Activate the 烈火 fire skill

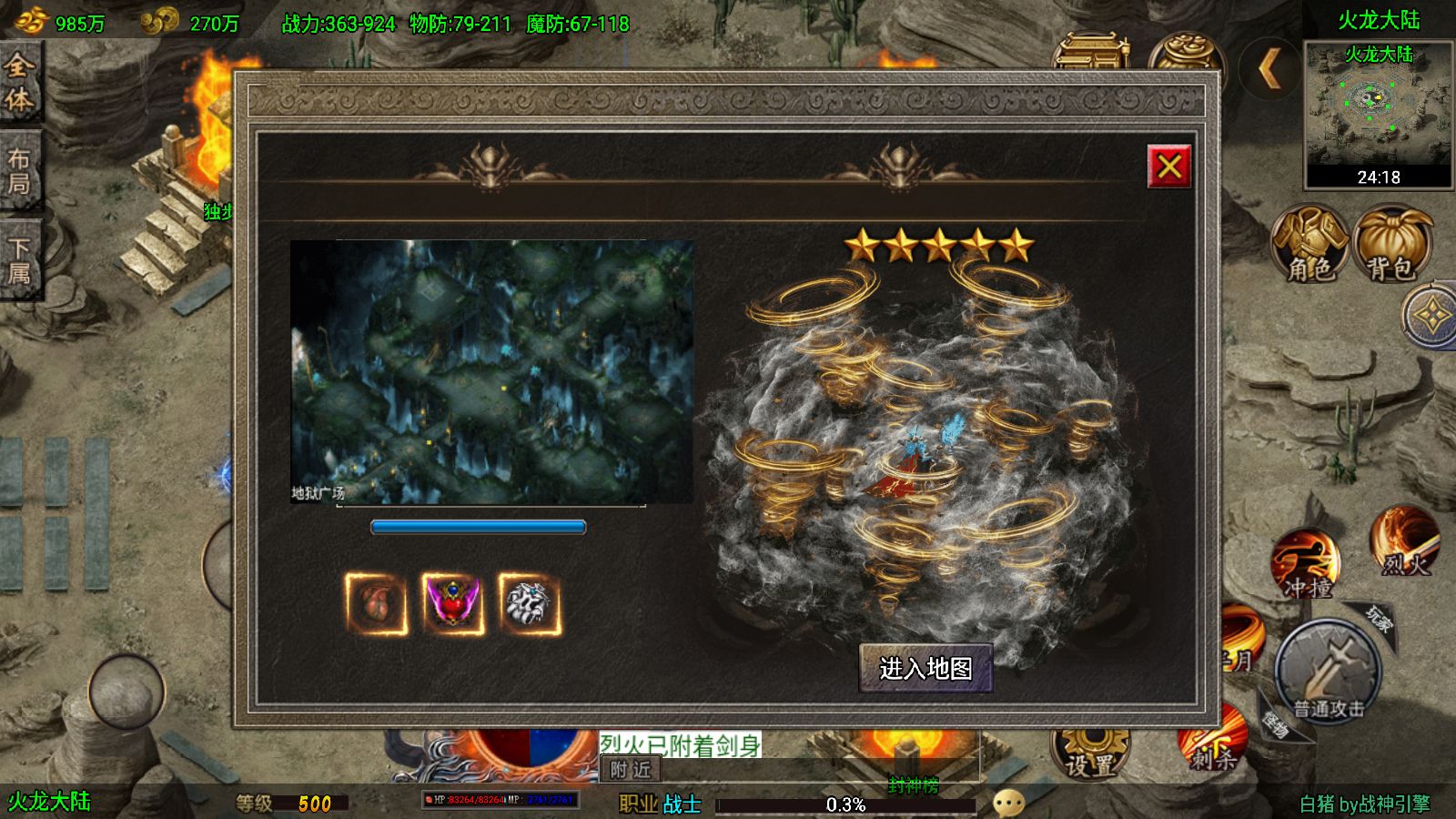(1405, 542)
